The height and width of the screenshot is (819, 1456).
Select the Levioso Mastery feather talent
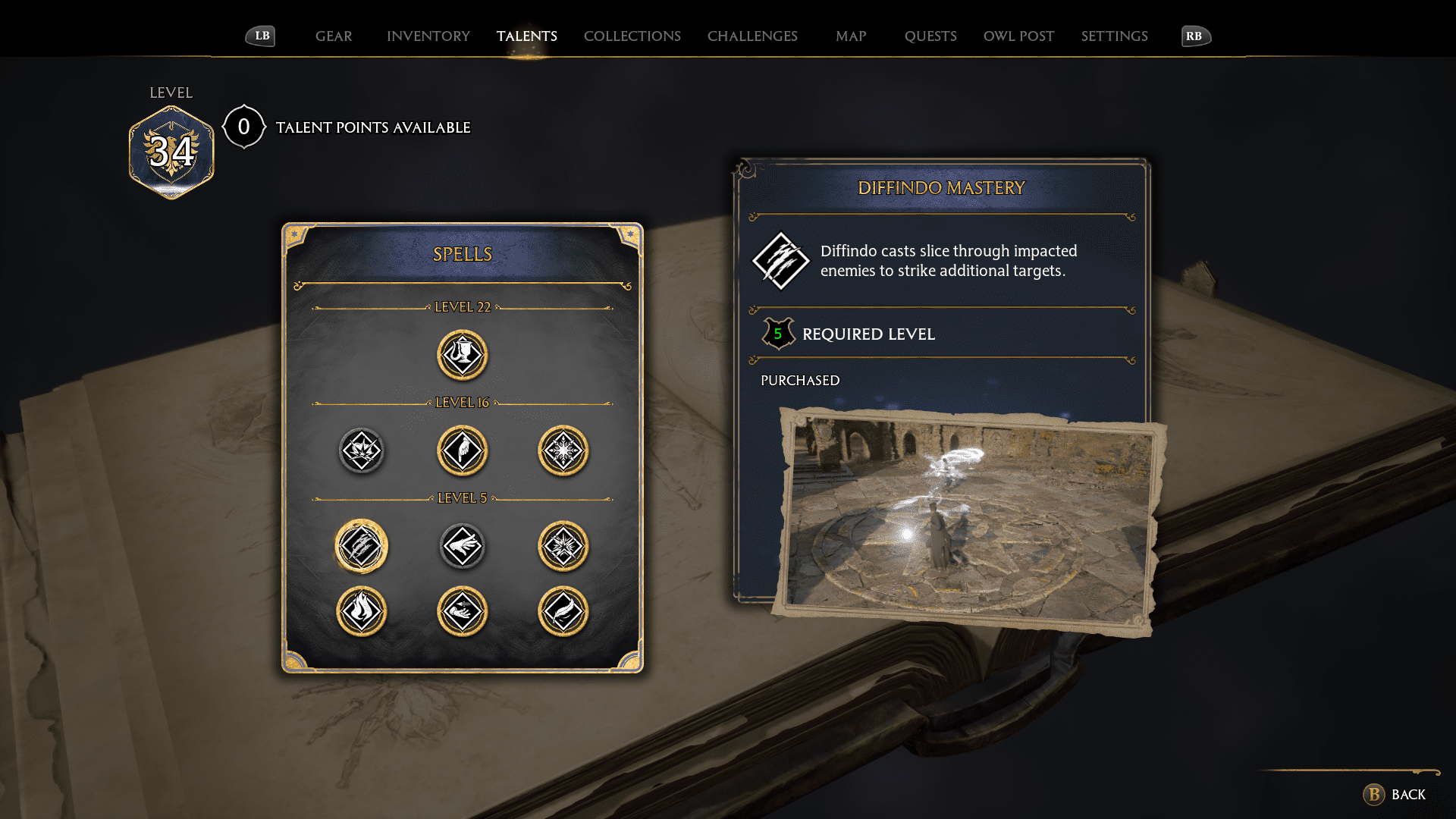[563, 612]
